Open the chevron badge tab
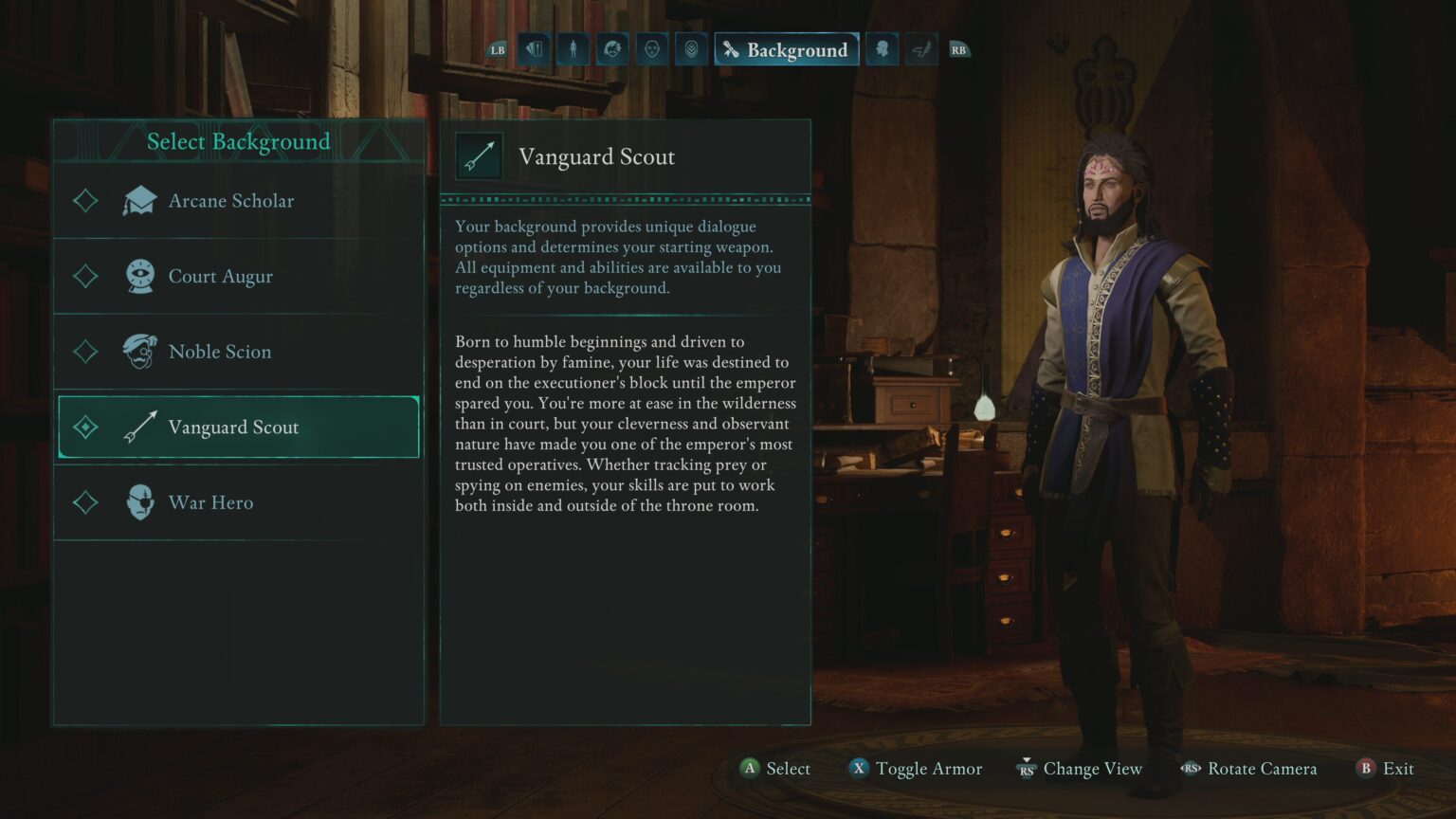 pyautogui.click(x=691, y=49)
